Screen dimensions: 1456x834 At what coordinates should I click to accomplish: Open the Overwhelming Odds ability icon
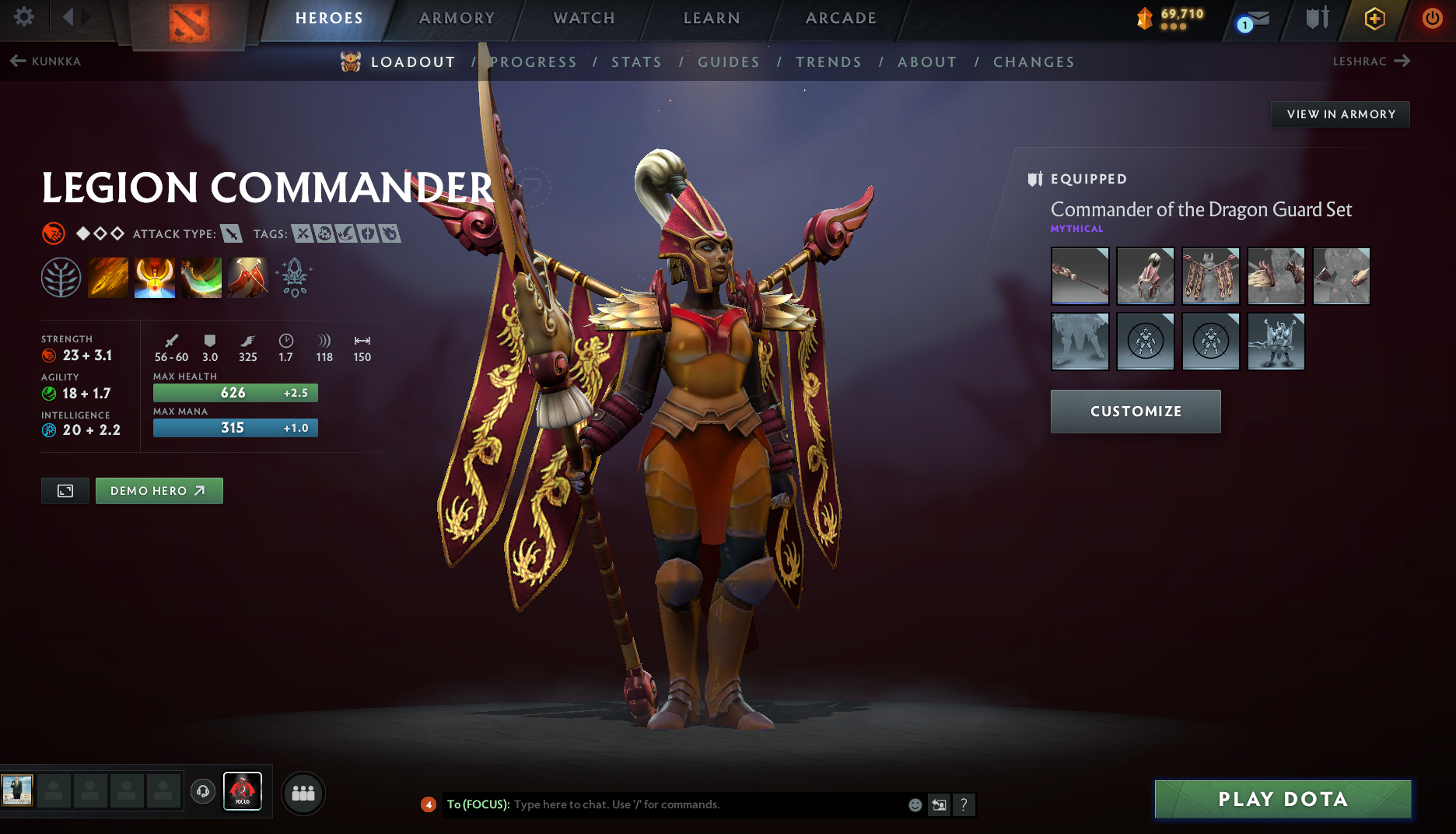point(108,278)
